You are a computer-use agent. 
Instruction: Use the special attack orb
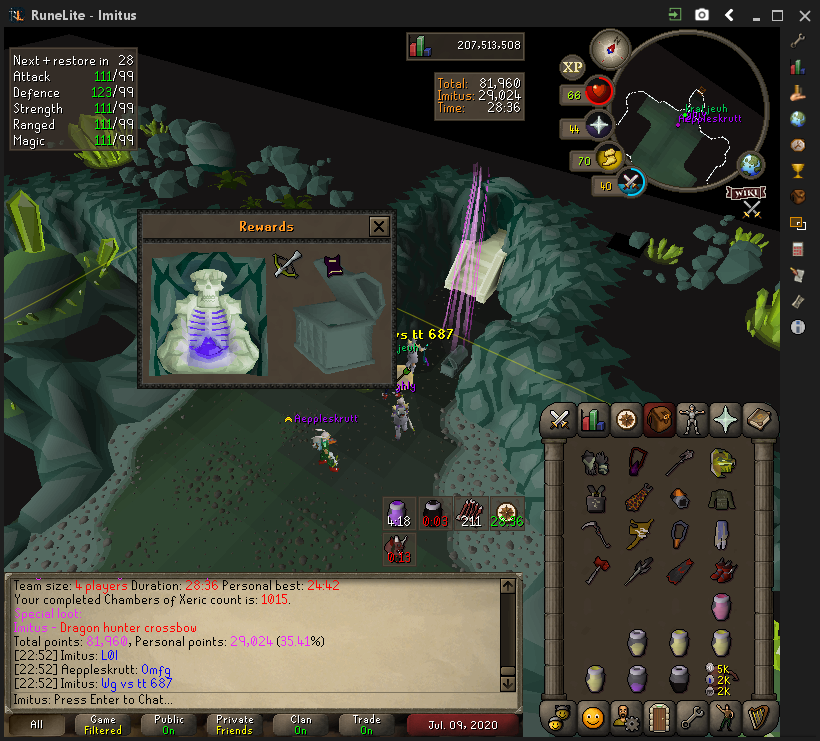click(631, 183)
